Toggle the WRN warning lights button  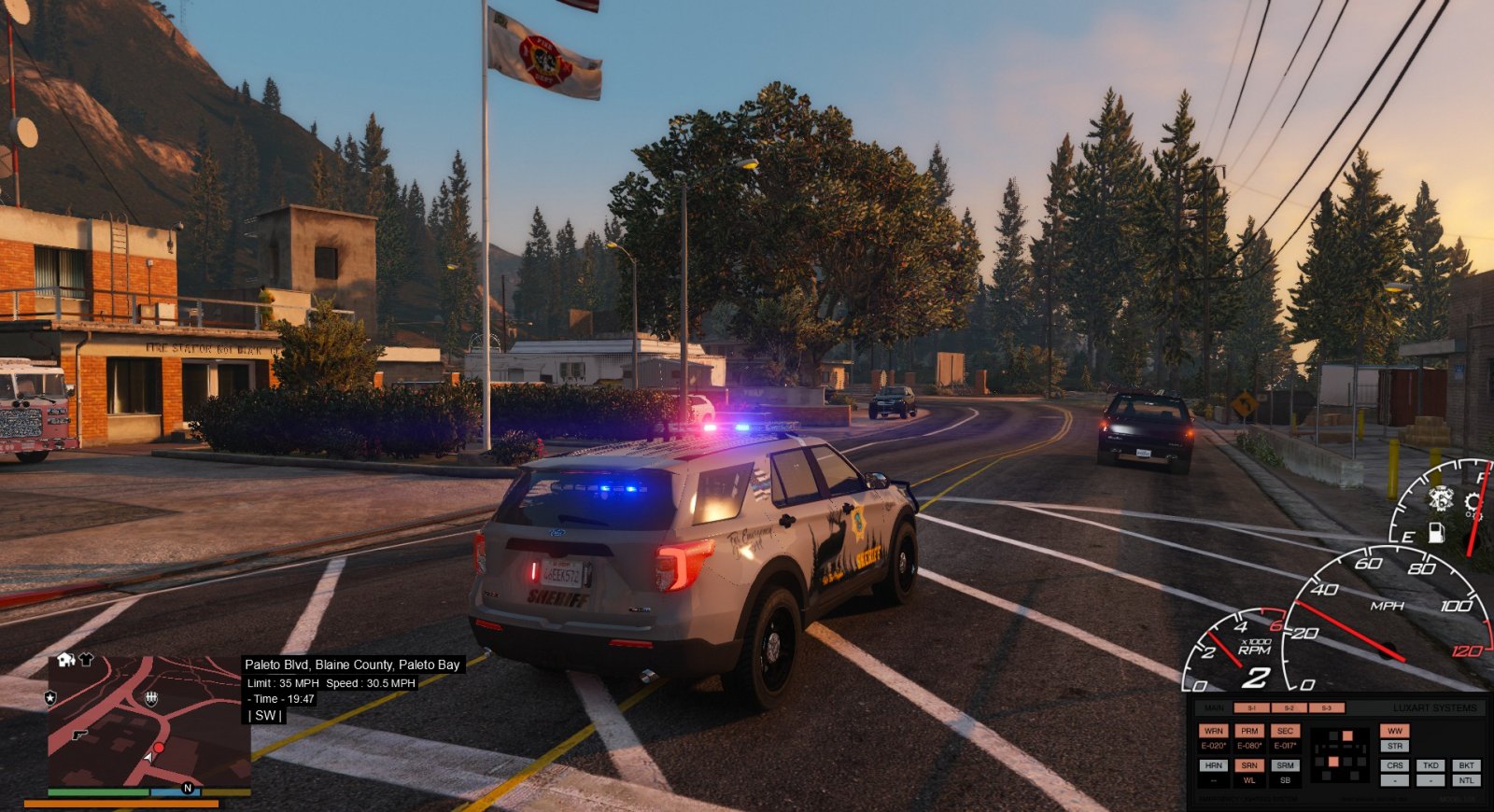tap(1214, 731)
